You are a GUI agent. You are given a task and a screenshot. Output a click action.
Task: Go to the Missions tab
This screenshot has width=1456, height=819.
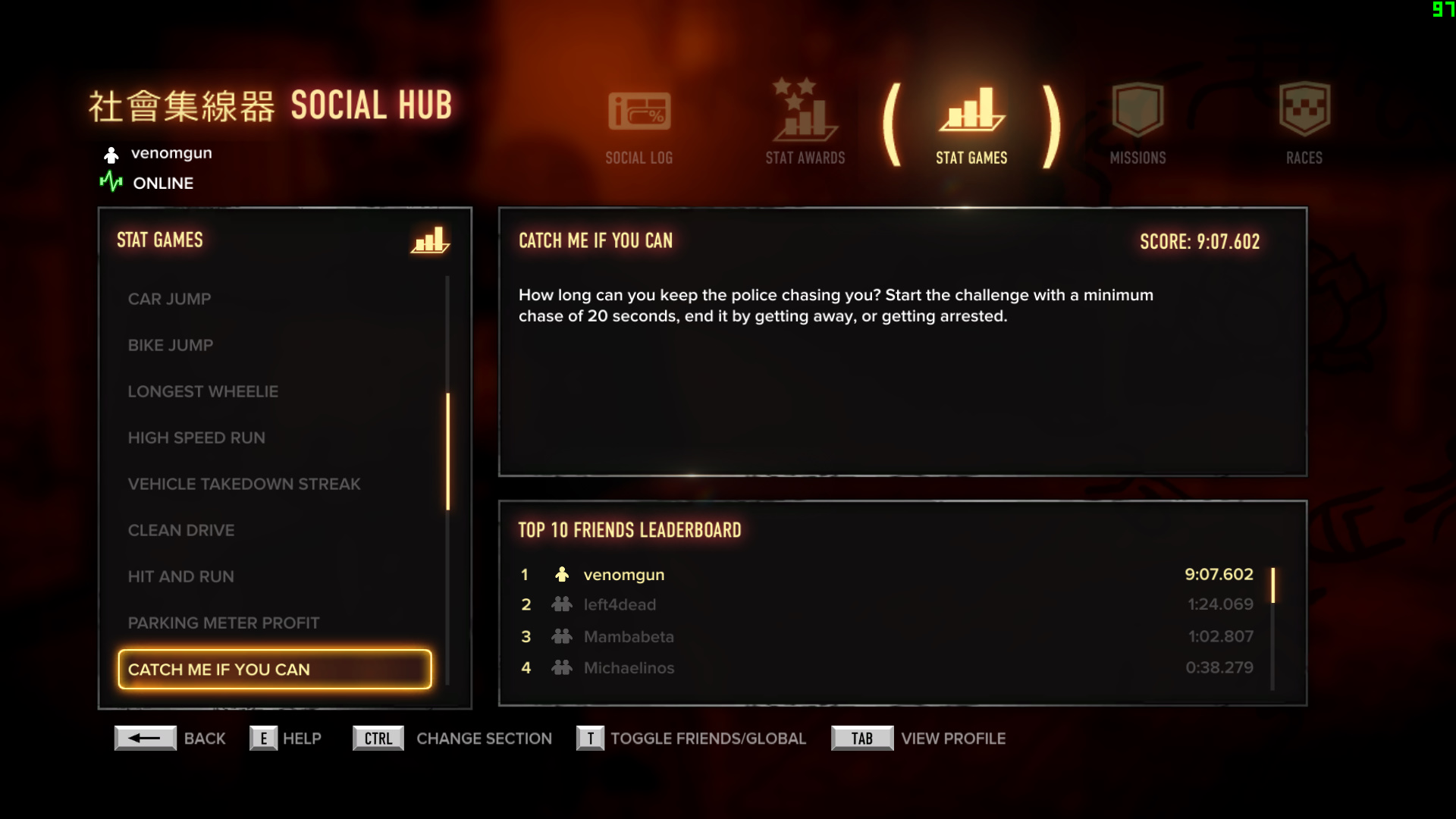[1137, 125]
